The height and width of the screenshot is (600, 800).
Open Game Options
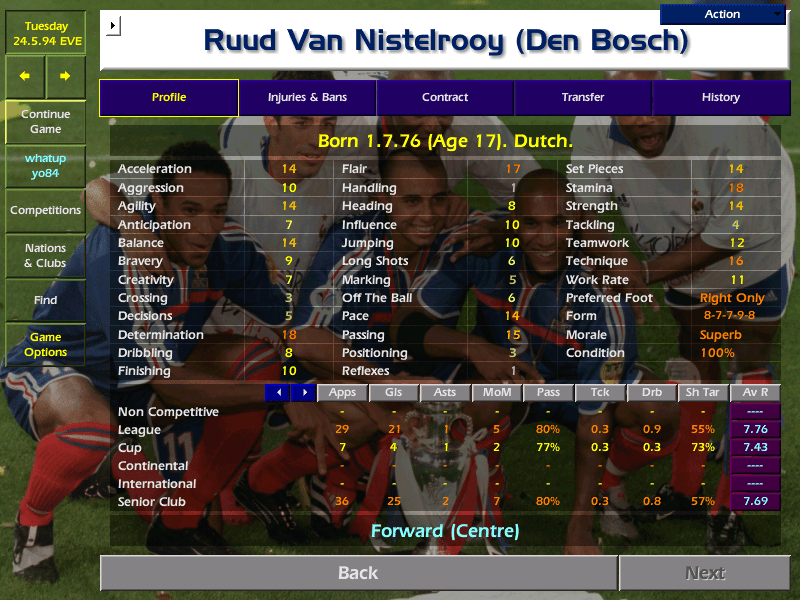(45, 345)
